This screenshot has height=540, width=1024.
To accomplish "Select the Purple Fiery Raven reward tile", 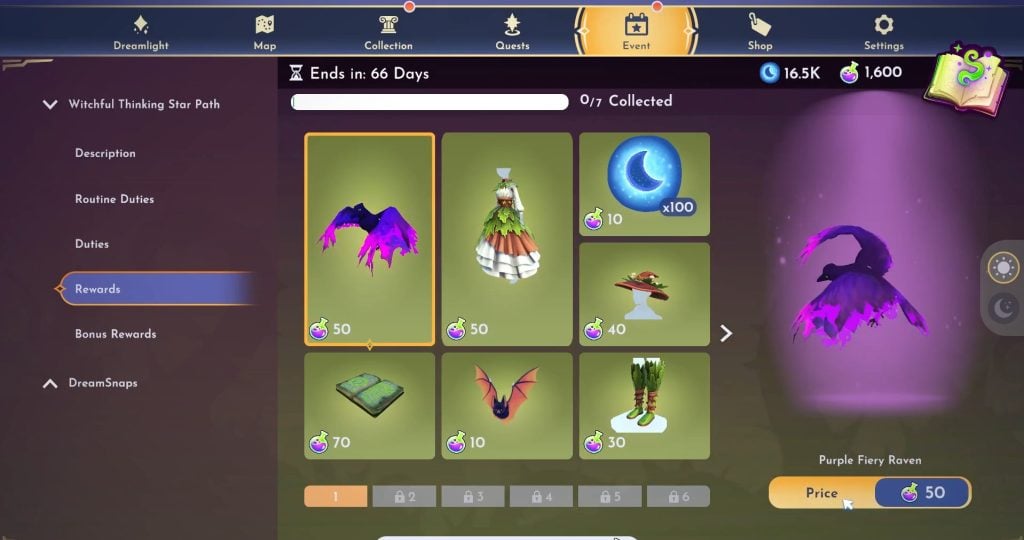I will (370, 239).
